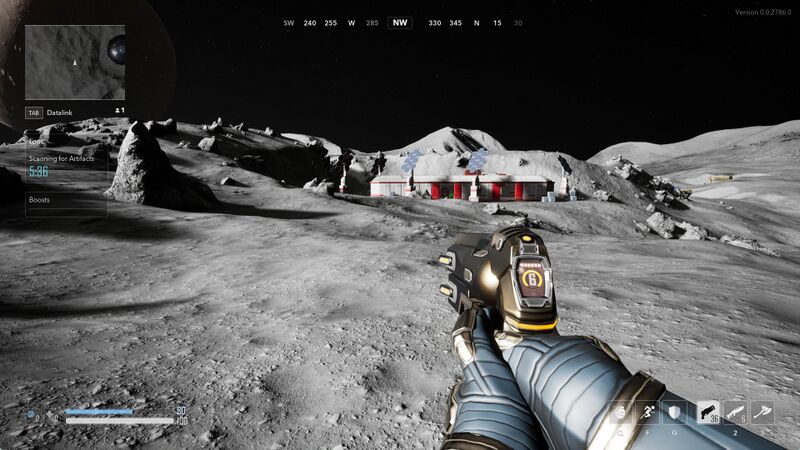800x450 pixels.
Task: Open the Datalink panel
Action: click(60, 113)
